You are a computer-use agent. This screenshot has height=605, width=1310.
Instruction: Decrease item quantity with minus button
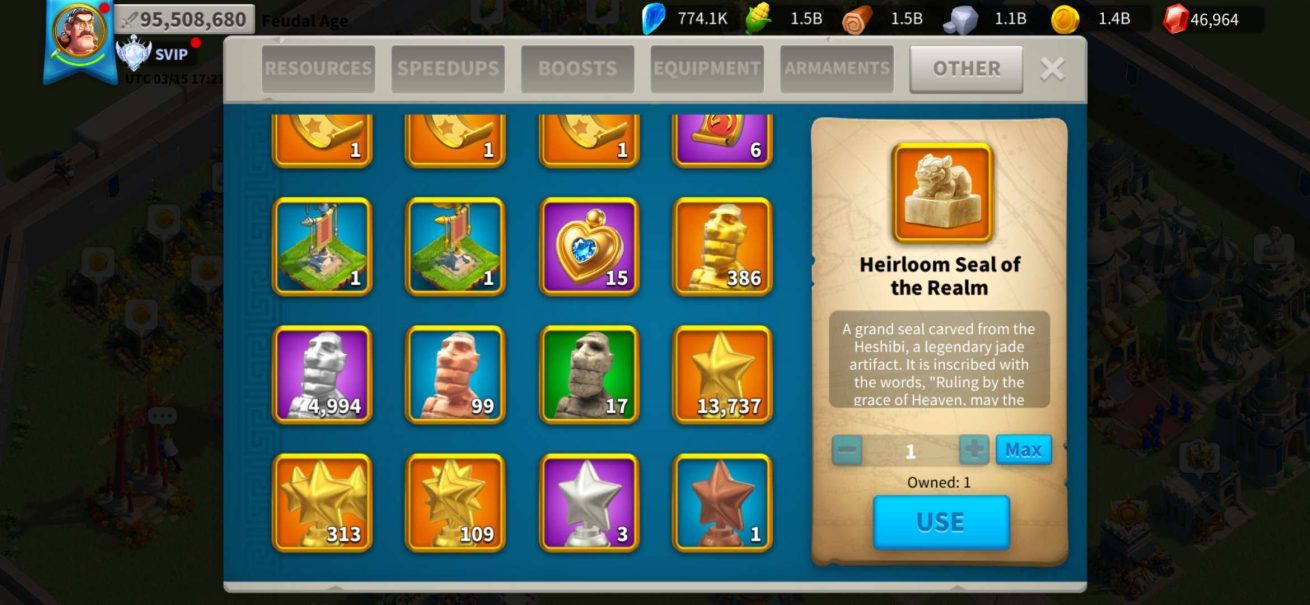847,450
